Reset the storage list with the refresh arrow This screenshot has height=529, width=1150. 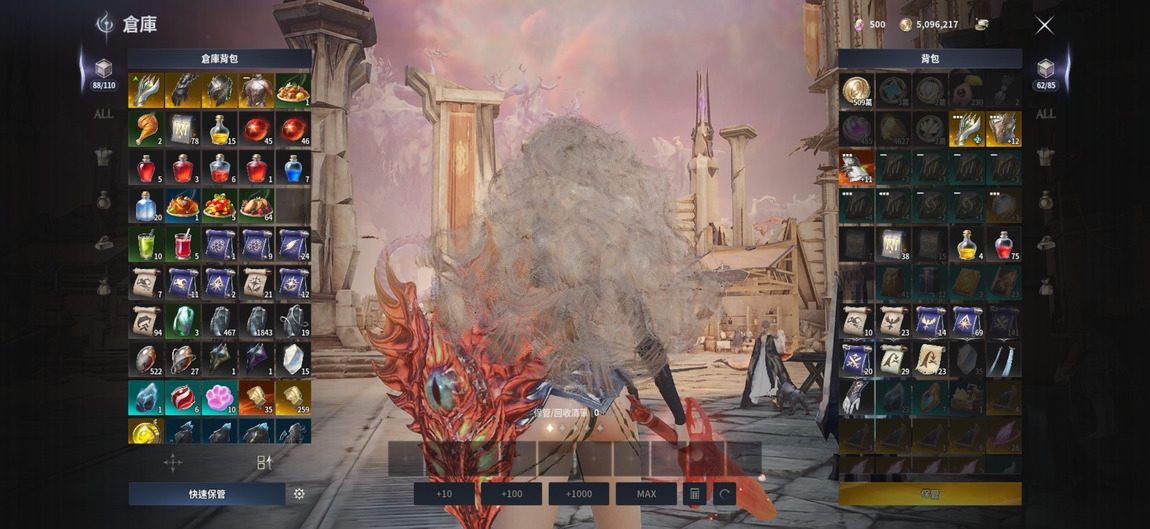point(725,494)
